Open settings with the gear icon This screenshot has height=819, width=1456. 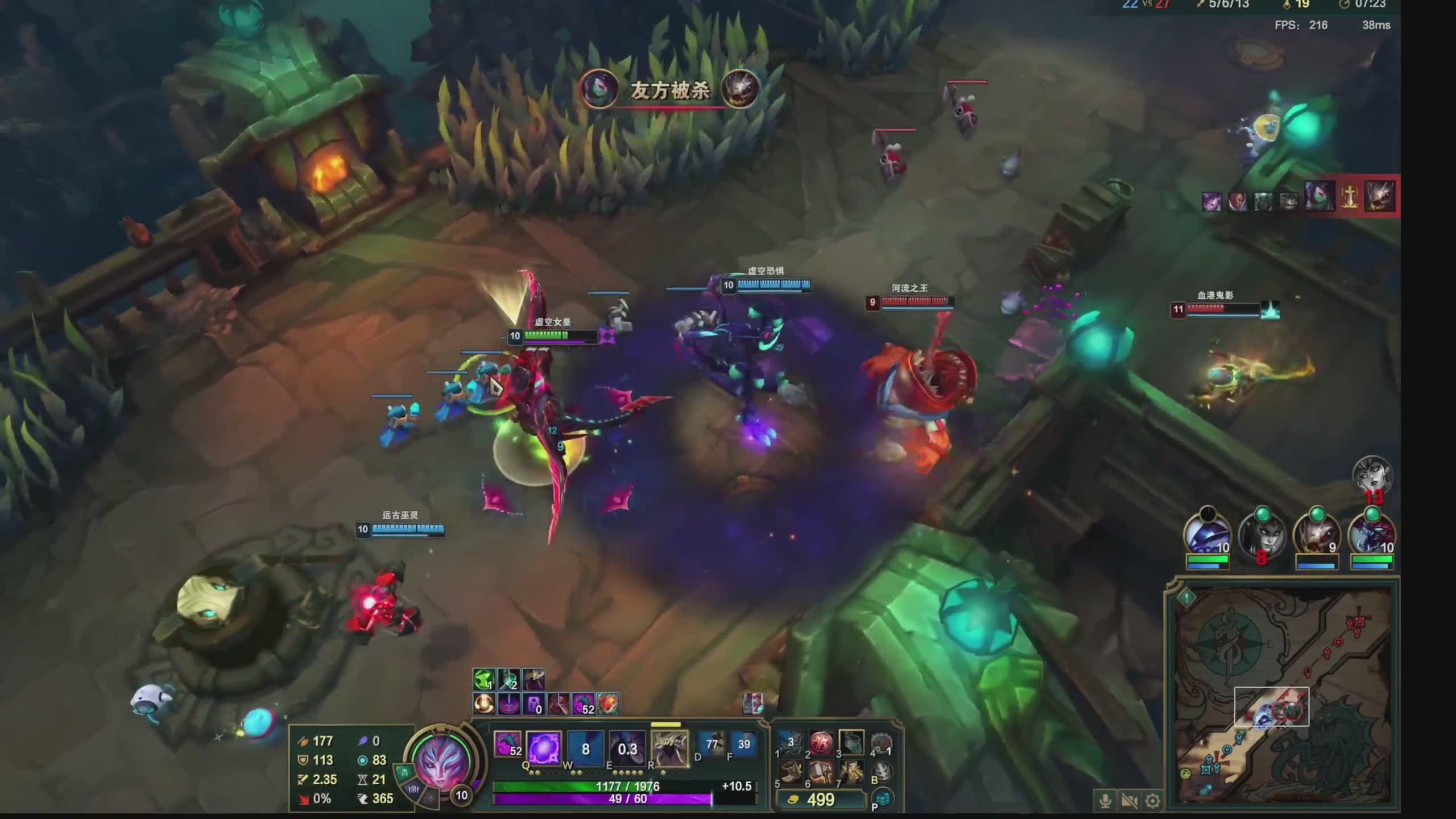click(1153, 801)
